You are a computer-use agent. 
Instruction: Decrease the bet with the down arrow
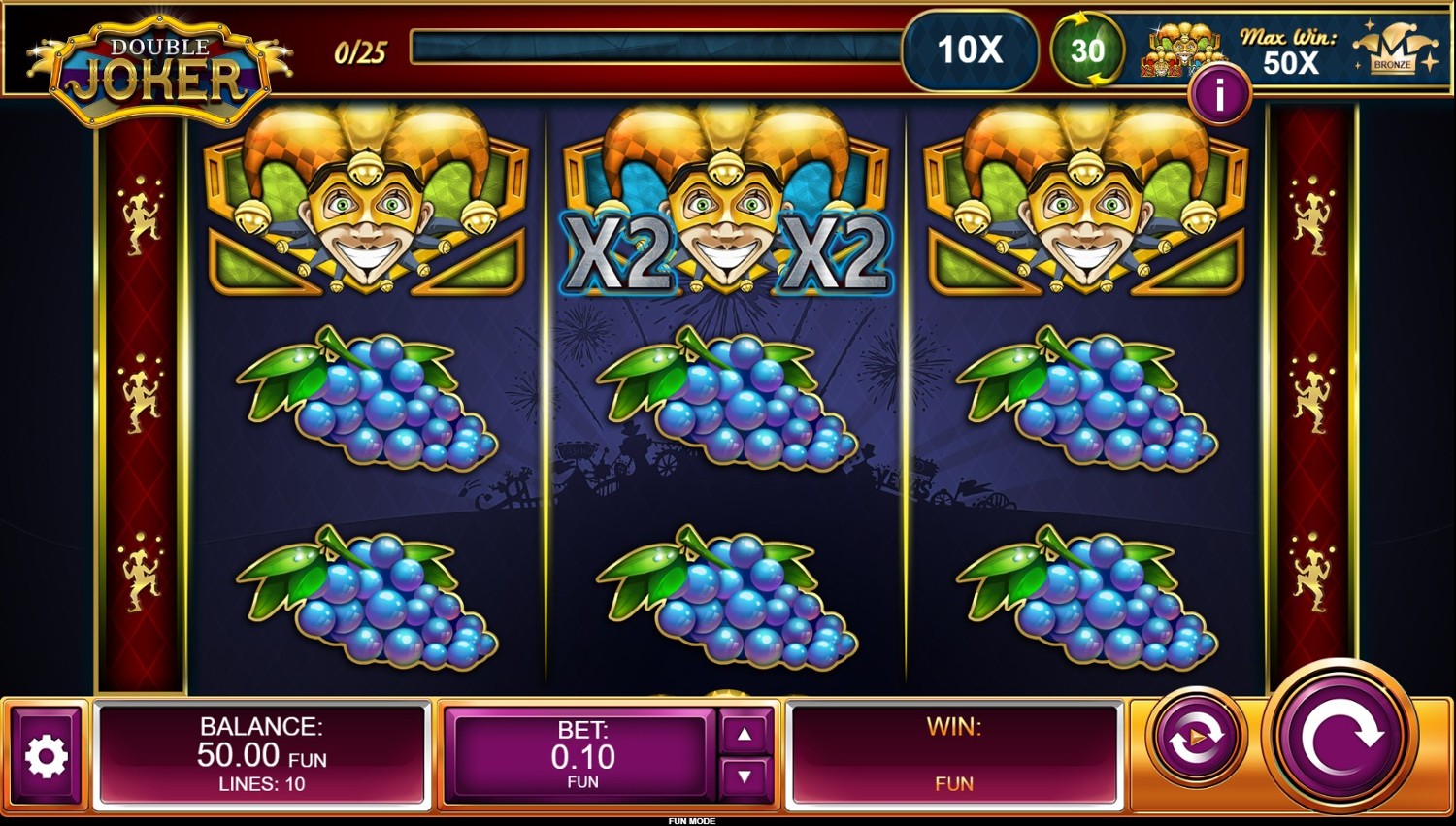745,776
